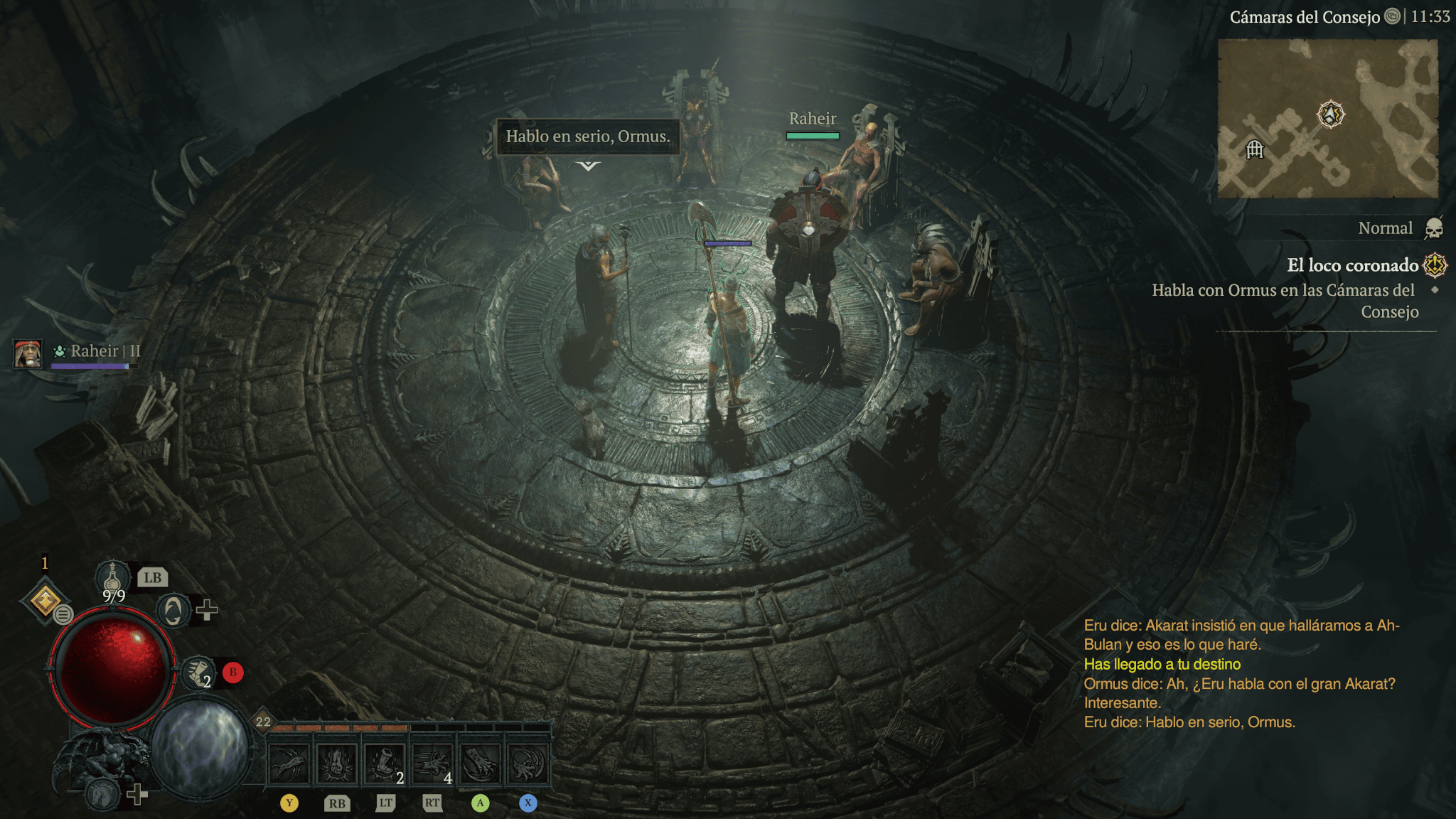Advance the 'Hablo en serio, Ormus.' dialogue bubble
Viewport: 1456px width, 819px height.
click(587, 136)
